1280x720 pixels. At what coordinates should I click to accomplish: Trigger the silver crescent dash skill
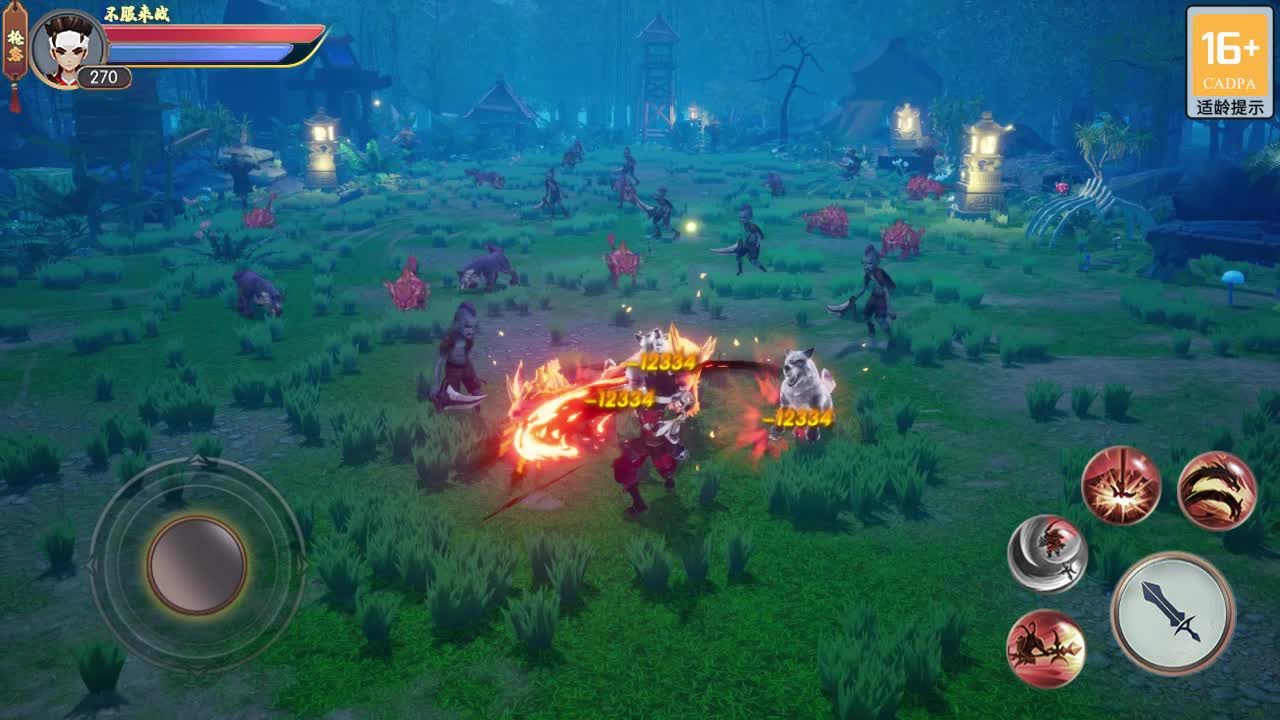[x=1047, y=554]
